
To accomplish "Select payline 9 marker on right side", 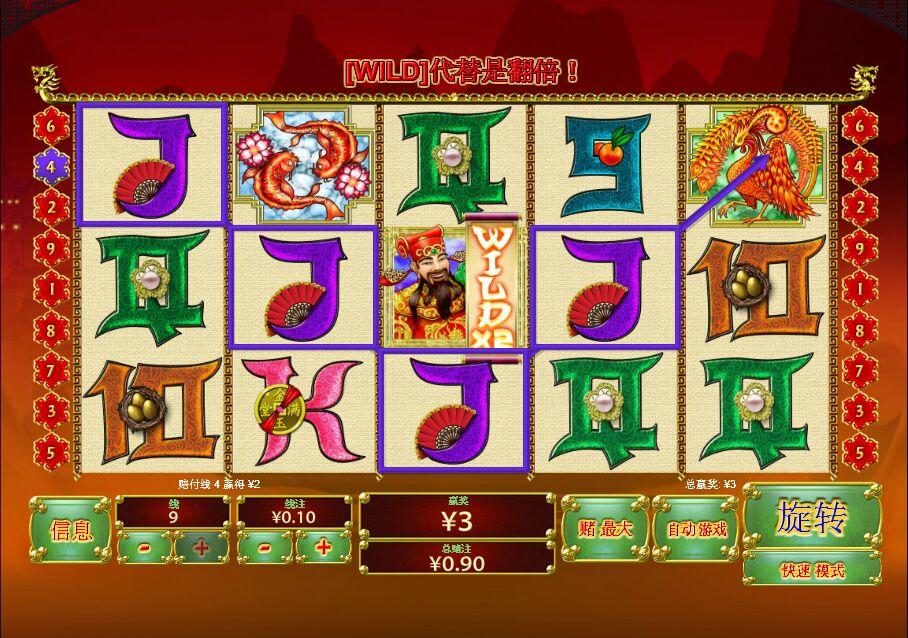I will pos(858,247).
